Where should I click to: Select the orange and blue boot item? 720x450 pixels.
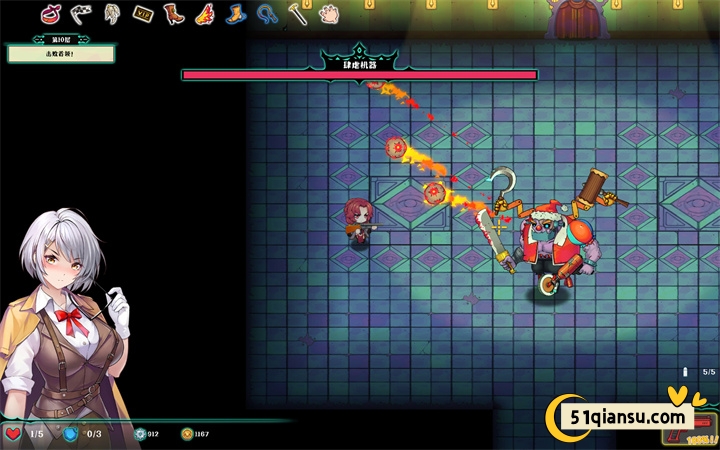tap(236, 14)
